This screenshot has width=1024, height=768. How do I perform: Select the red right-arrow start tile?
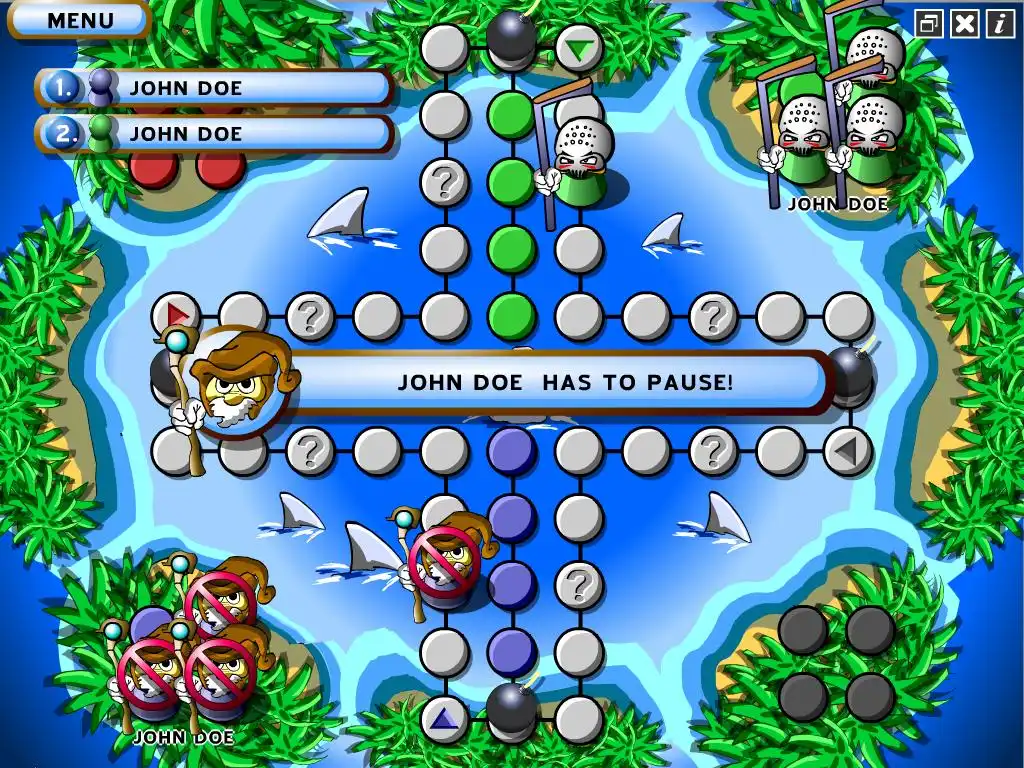point(177,316)
